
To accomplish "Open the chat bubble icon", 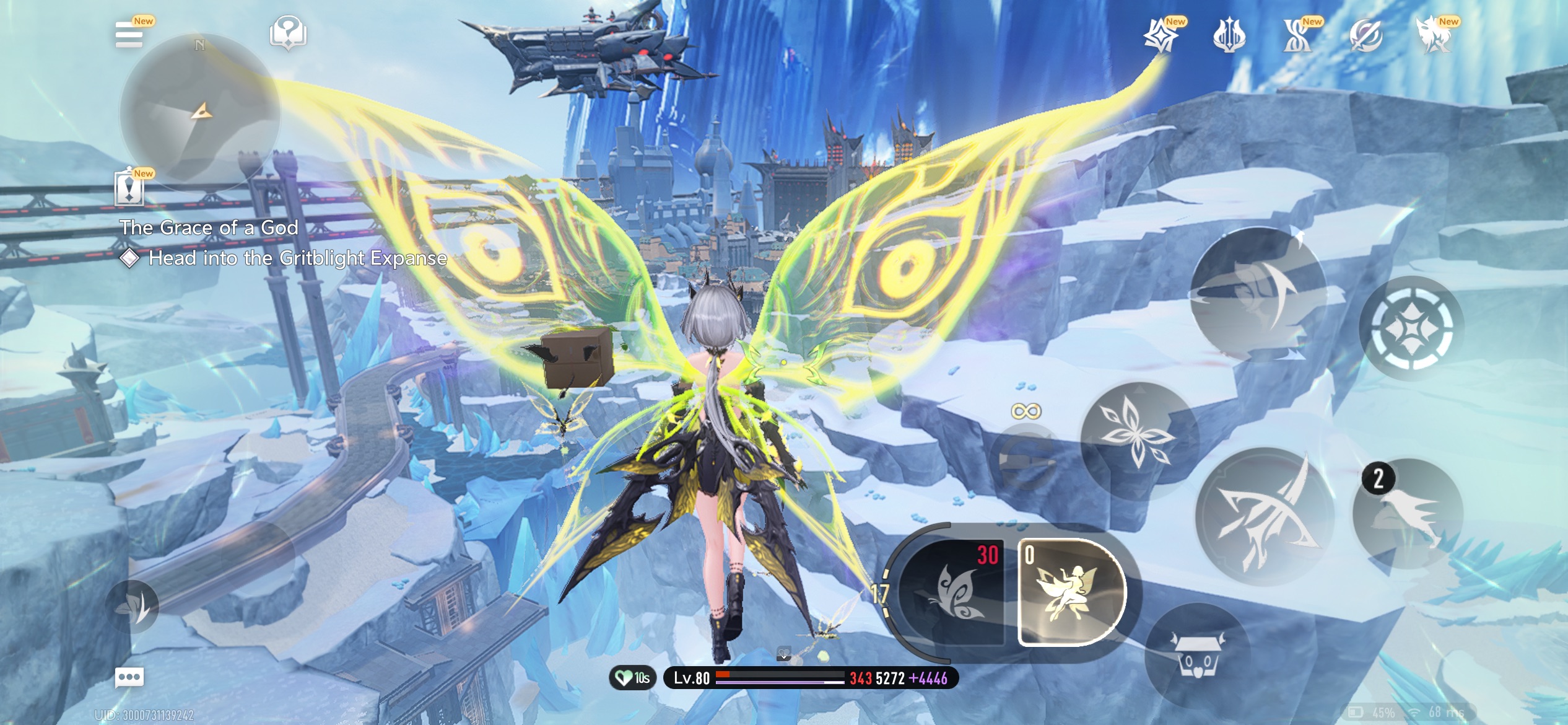I will coord(129,677).
